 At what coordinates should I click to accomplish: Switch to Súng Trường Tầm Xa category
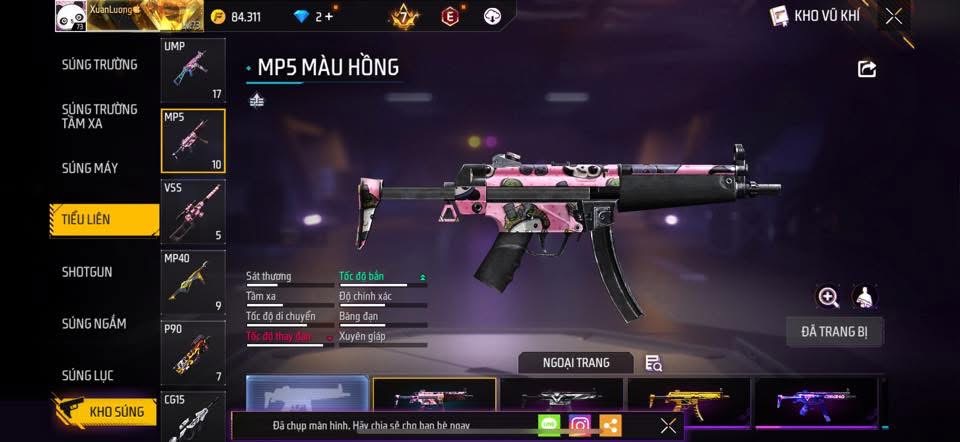99,116
